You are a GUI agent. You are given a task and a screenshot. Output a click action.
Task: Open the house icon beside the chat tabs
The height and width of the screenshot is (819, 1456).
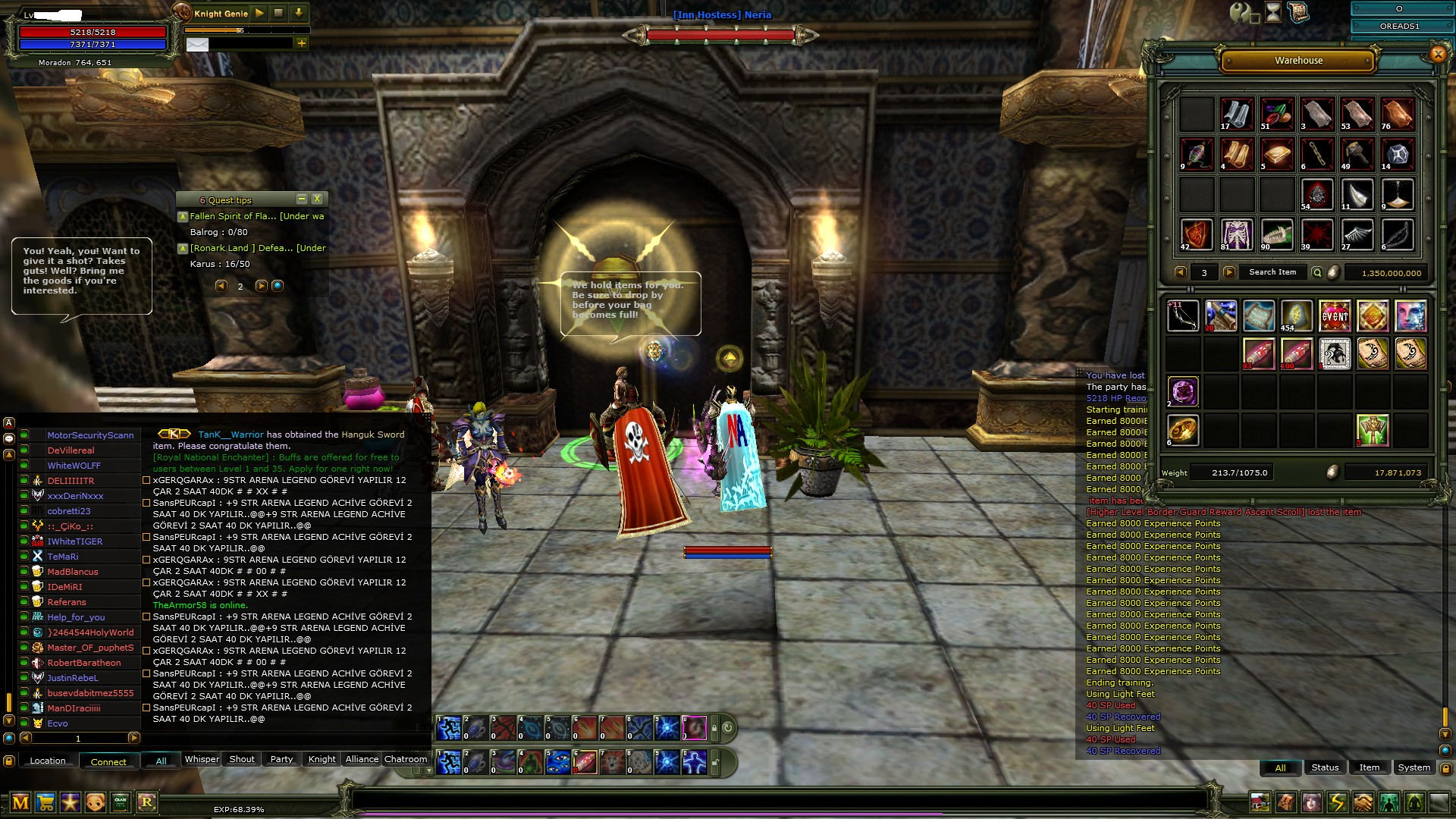click(x=1260, y=804)
